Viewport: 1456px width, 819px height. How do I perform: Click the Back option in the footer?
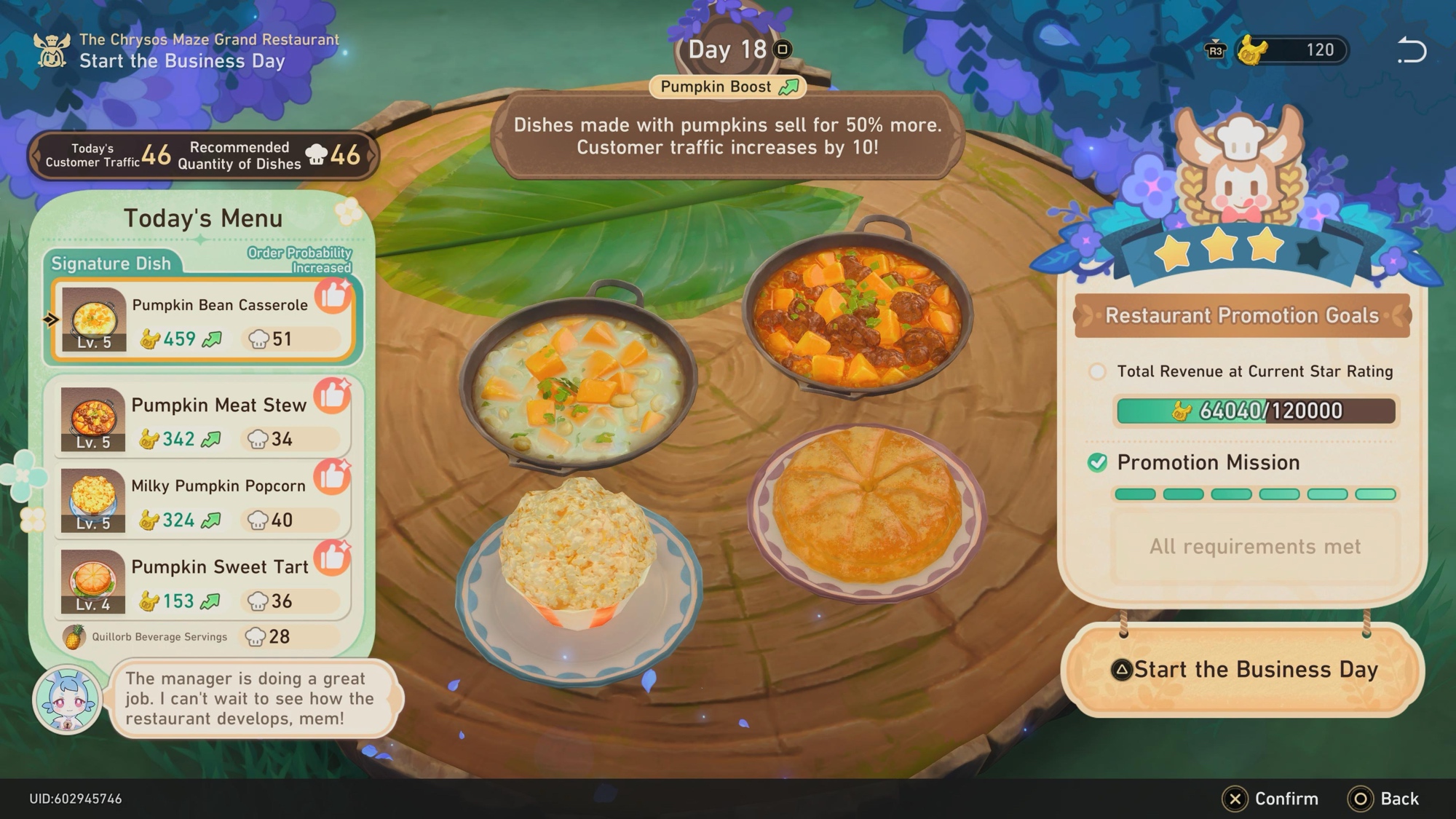[1384, 799]
